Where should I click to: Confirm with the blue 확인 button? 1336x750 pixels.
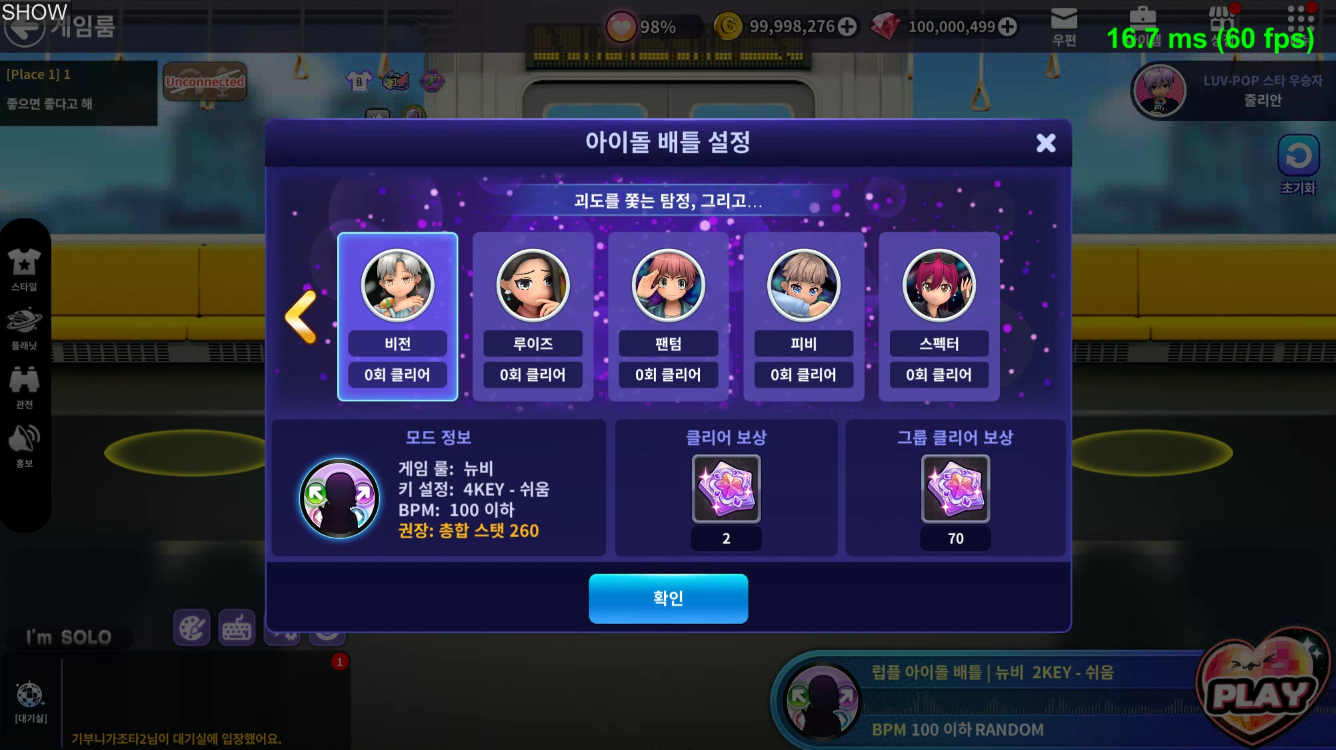[668, 598]
